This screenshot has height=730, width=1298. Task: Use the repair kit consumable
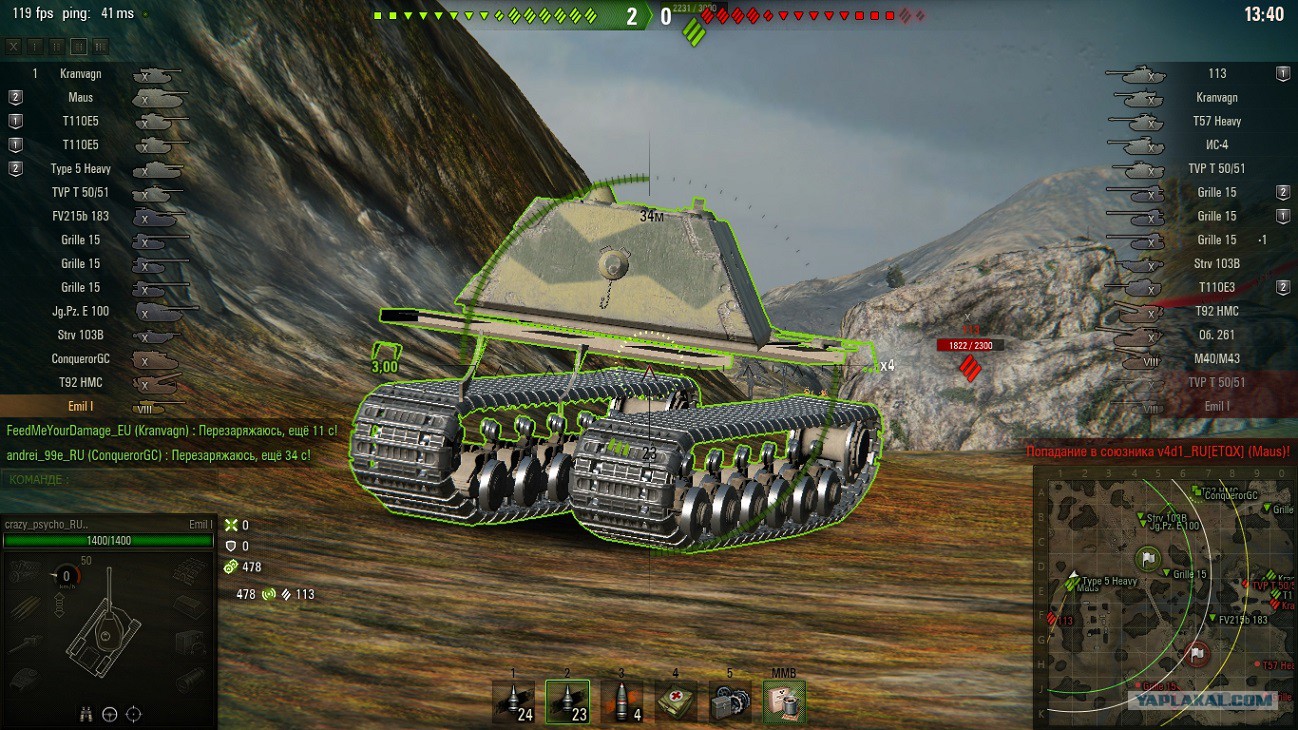tap(730, 702)
